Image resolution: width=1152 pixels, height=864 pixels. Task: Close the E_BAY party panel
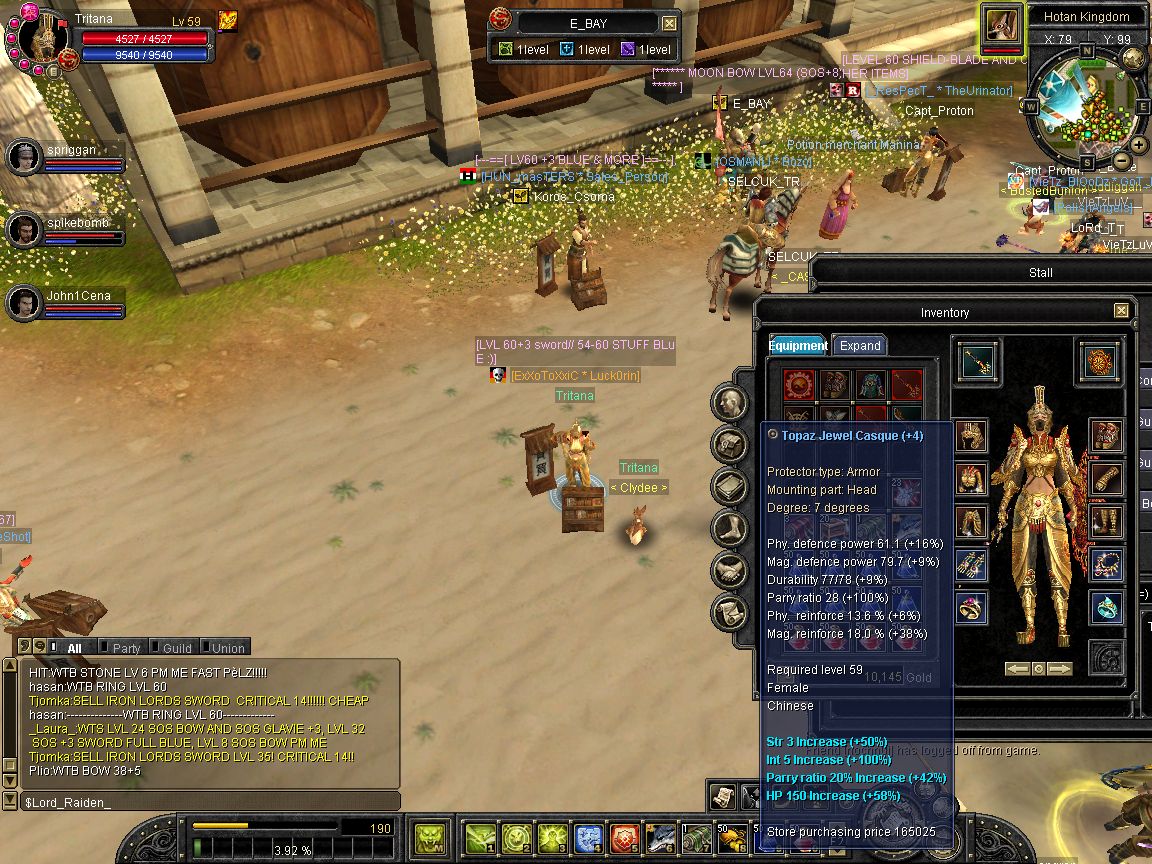tap(670, 24)
